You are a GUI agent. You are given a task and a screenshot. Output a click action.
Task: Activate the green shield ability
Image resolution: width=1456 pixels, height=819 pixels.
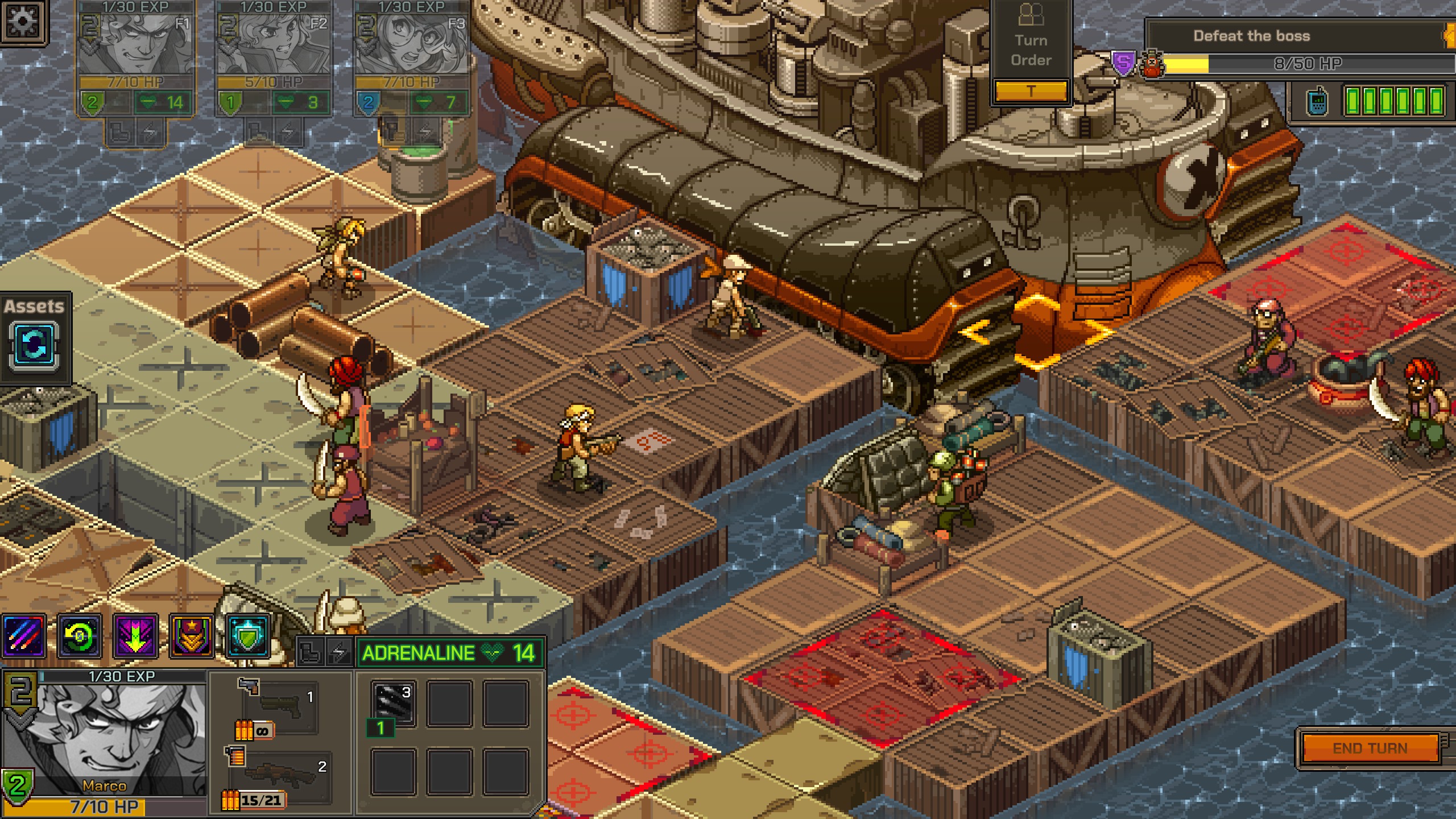(248, 636)
